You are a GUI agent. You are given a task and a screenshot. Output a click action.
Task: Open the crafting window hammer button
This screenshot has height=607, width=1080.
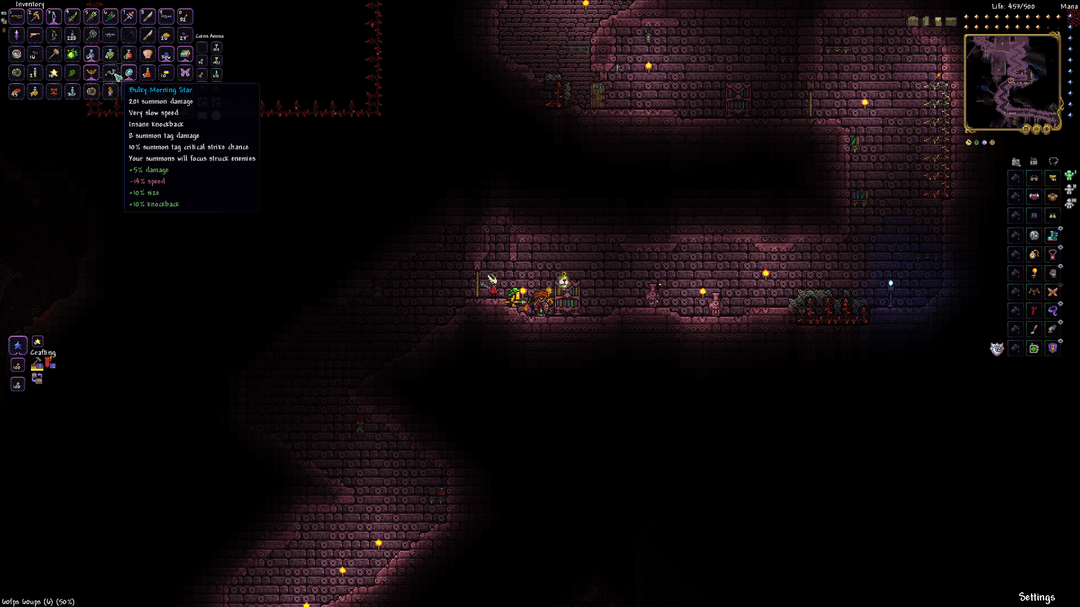37,365
